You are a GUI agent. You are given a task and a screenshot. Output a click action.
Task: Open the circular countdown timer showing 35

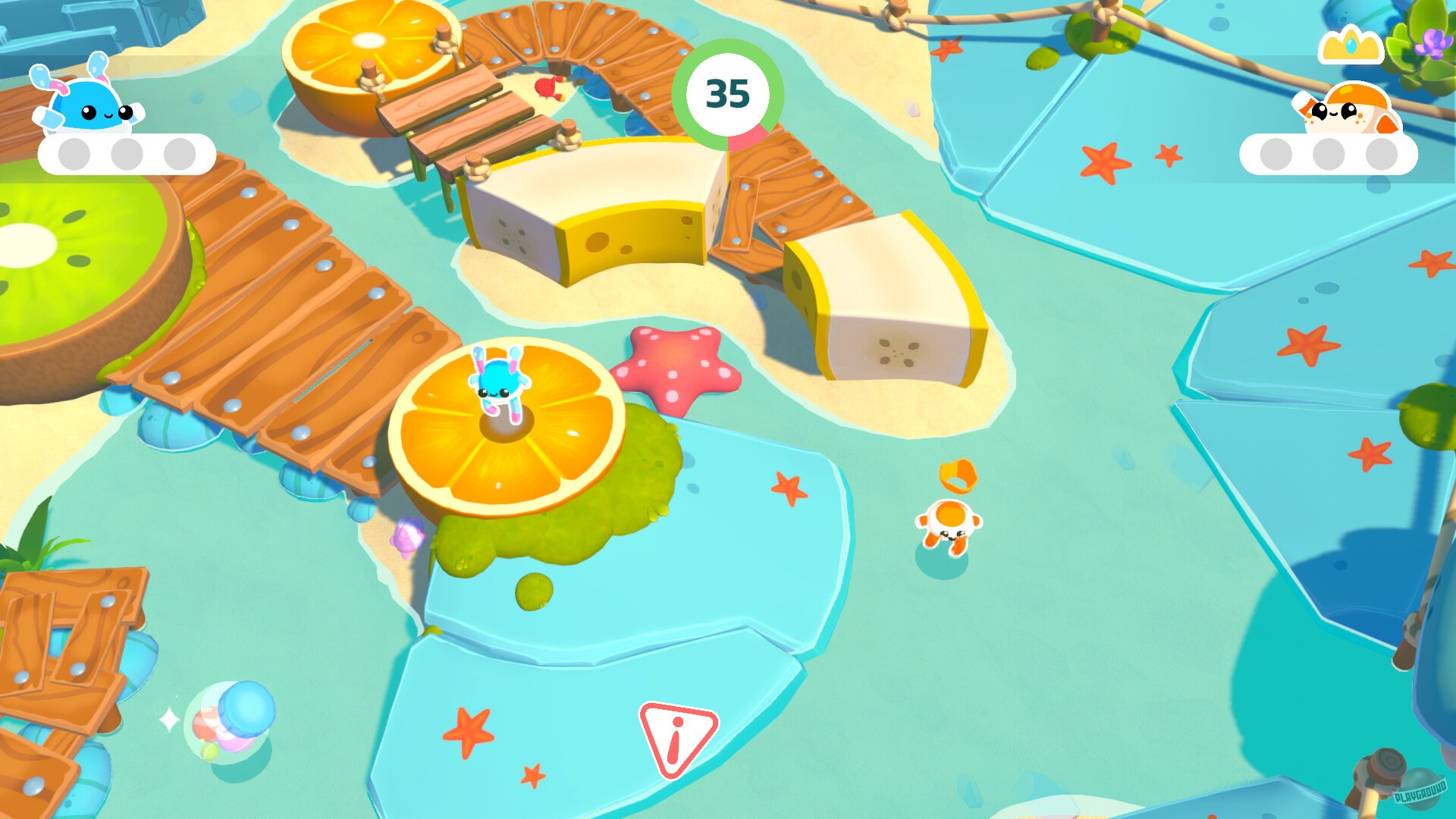coord(729,93)
